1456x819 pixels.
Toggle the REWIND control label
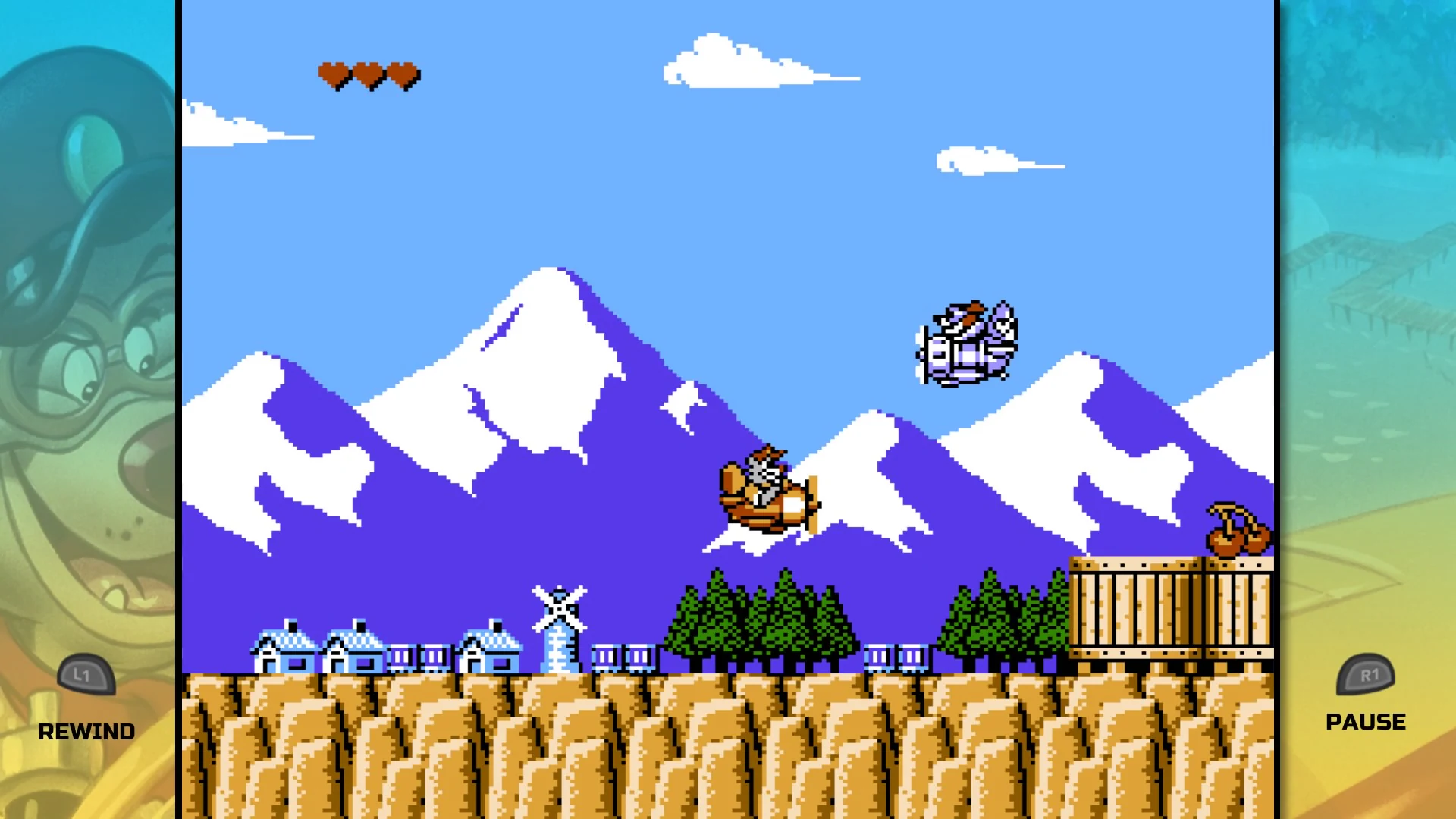click(85, 730)
